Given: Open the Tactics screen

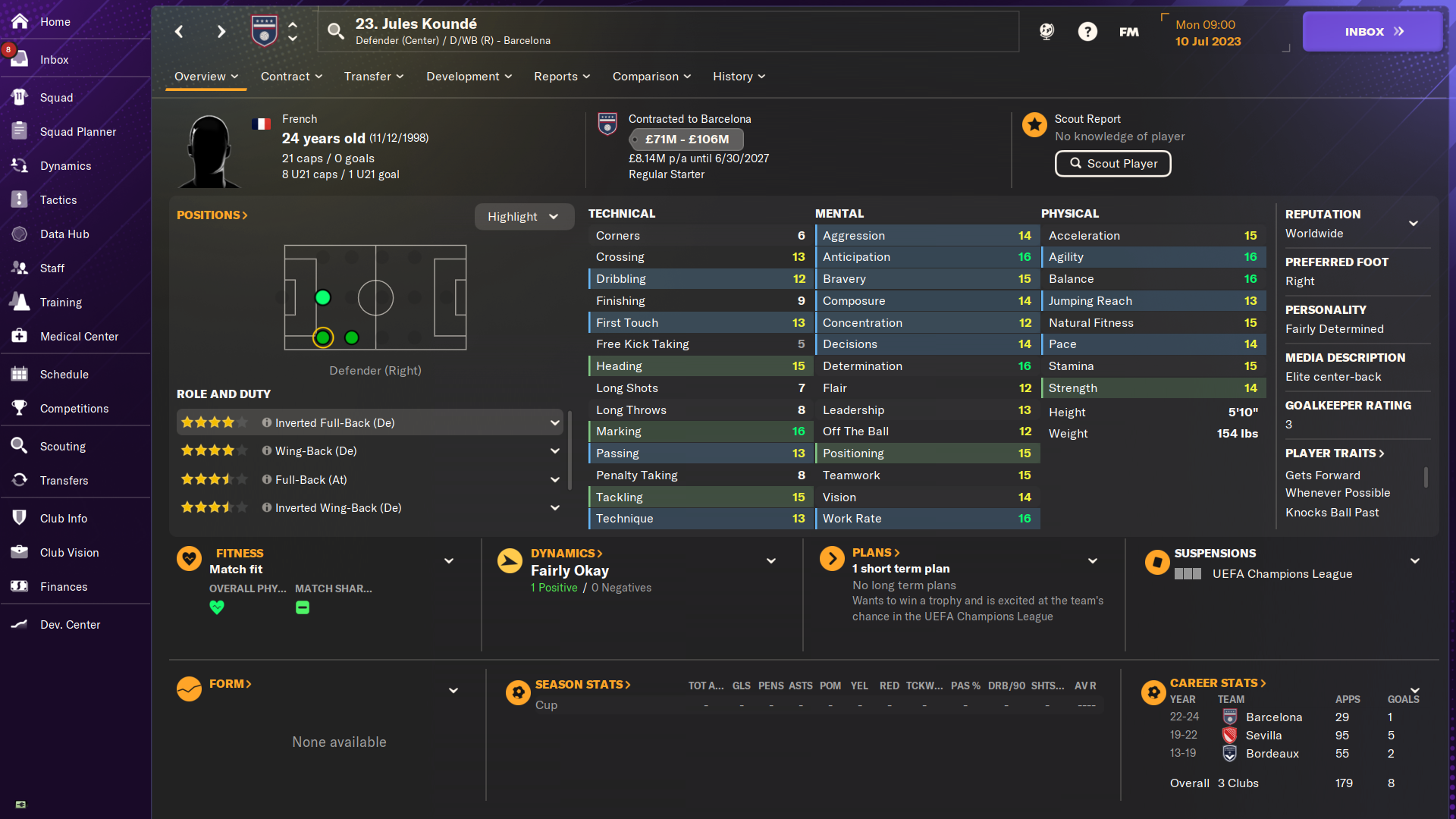Looking at the screenshot, I should point(58,200).
